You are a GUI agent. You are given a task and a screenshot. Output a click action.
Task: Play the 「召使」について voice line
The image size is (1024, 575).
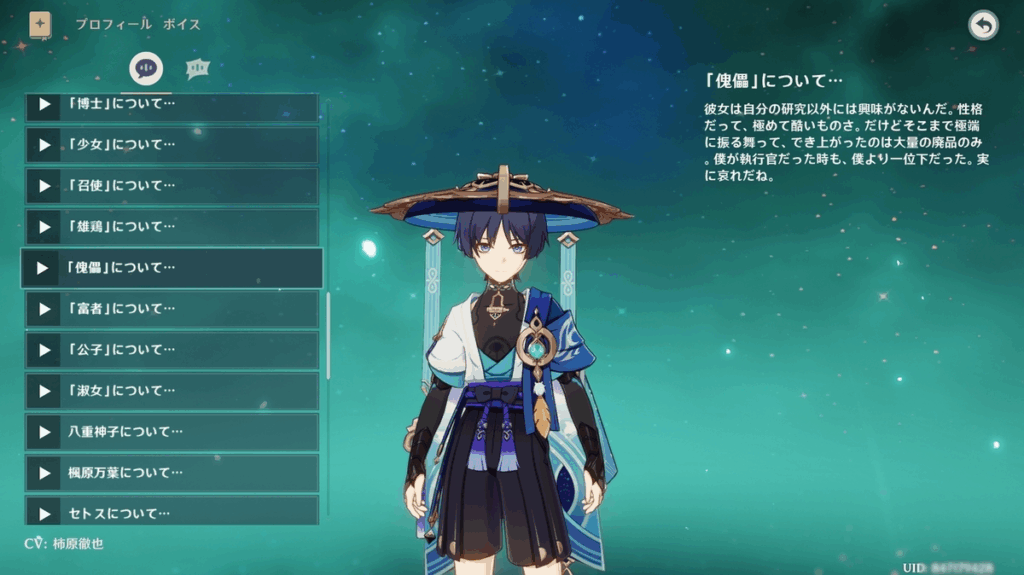(x=170, y=186)
